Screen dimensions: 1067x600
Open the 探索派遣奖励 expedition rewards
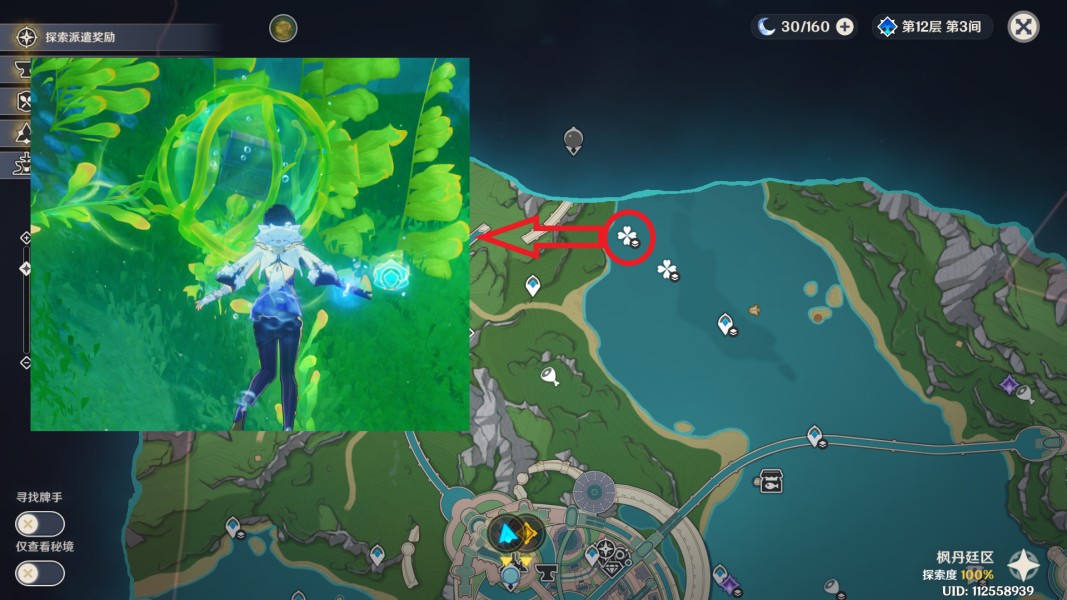(x=80, y=38)
